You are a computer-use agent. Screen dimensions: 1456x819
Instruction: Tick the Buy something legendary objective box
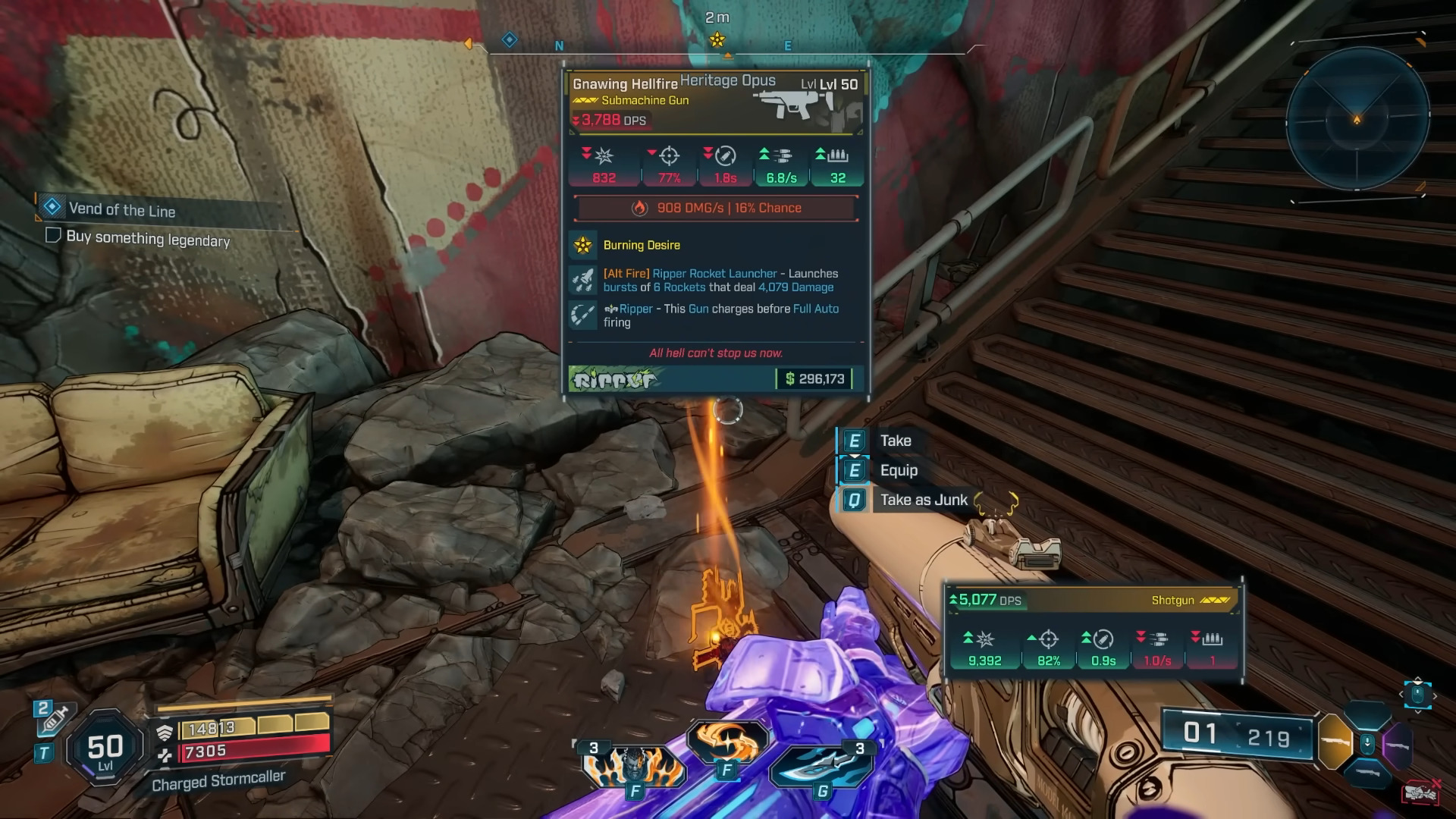(53, 235)
